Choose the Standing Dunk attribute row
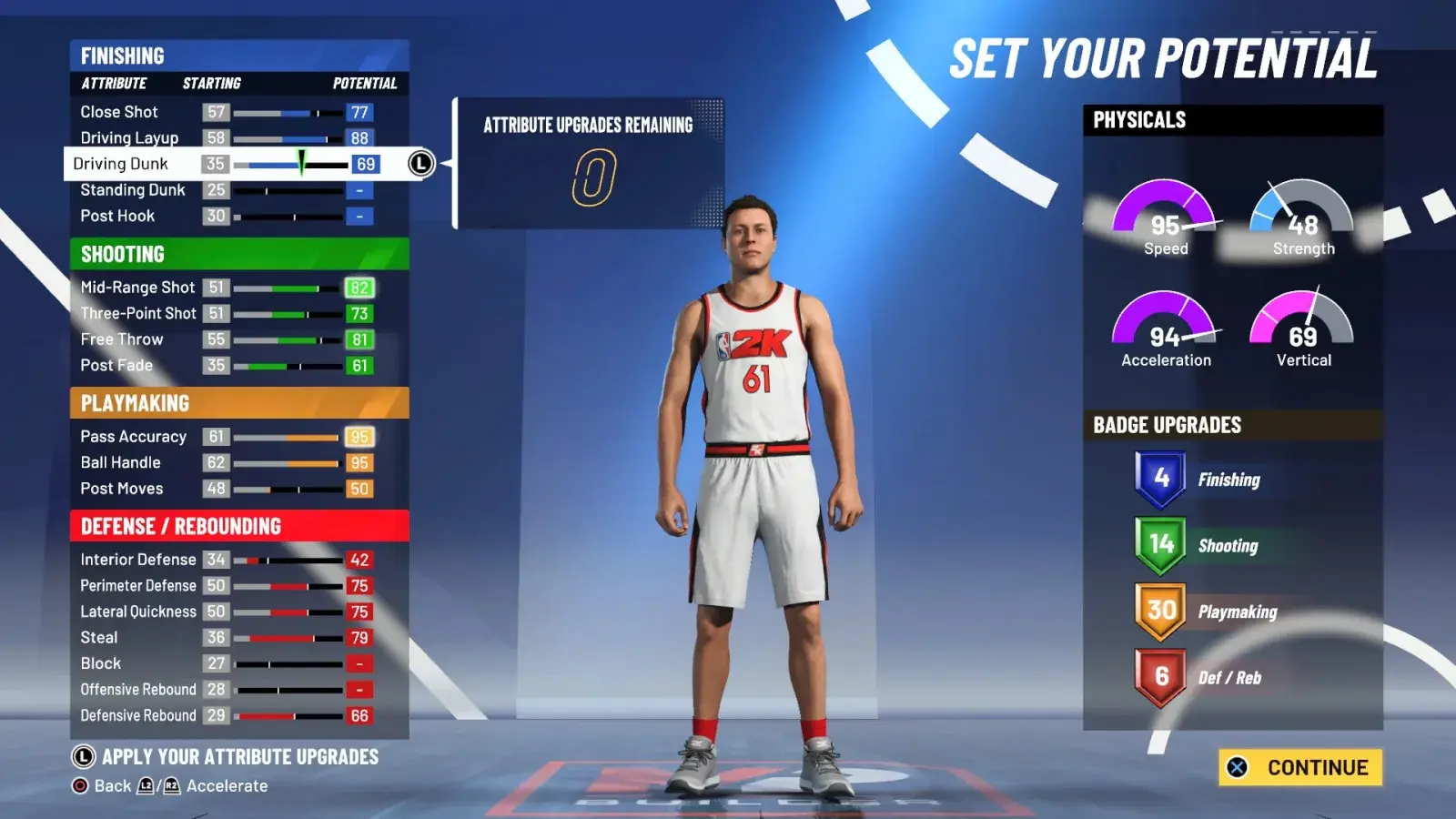This screenshot has height=819, width=1456. pos(227,190)
